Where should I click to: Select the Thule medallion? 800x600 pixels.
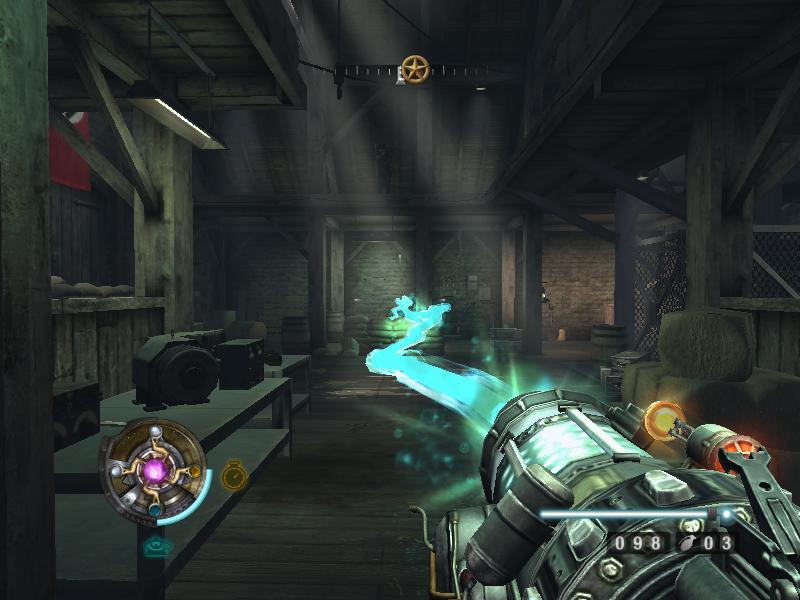tap(154, 468)
